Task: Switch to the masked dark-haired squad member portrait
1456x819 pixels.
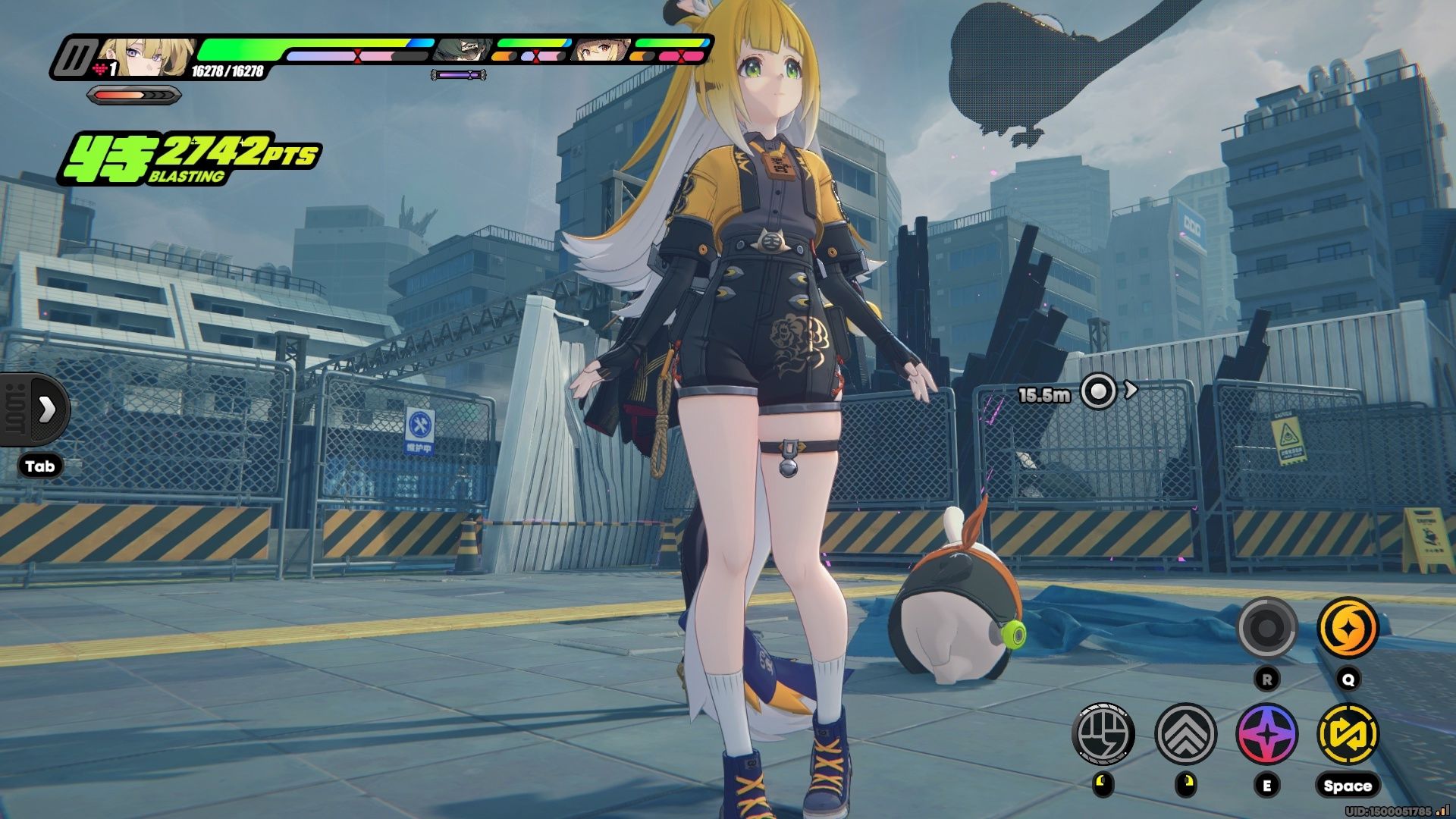Action: tap(462, 50)
